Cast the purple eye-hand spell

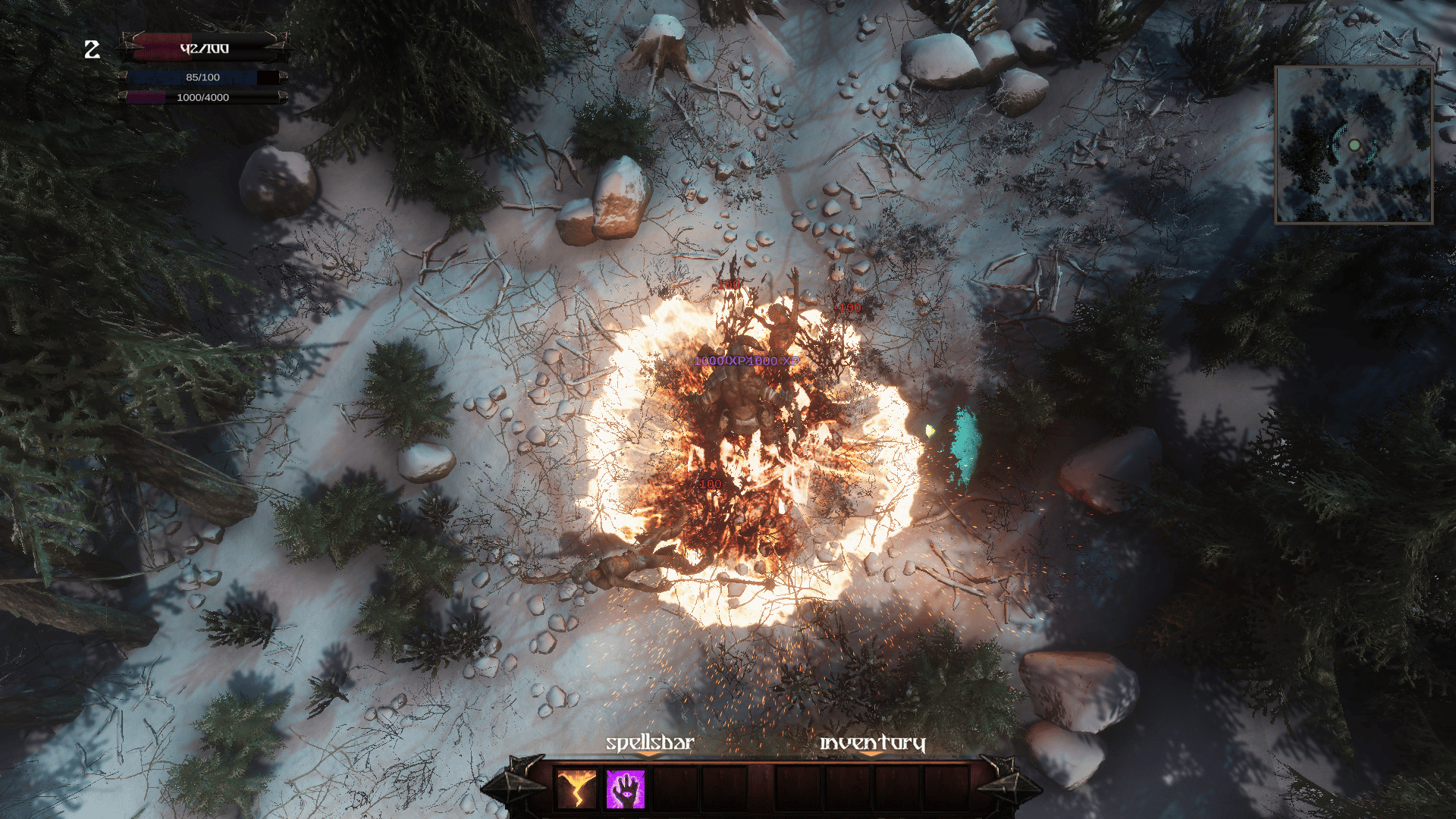625,789
